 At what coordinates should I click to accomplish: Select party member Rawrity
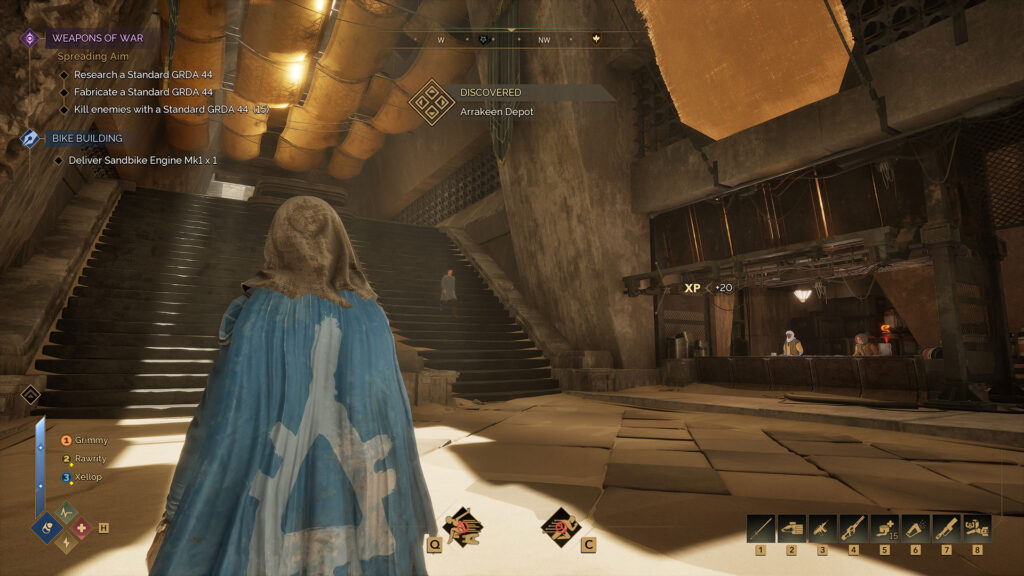click(x=90, y=459)
